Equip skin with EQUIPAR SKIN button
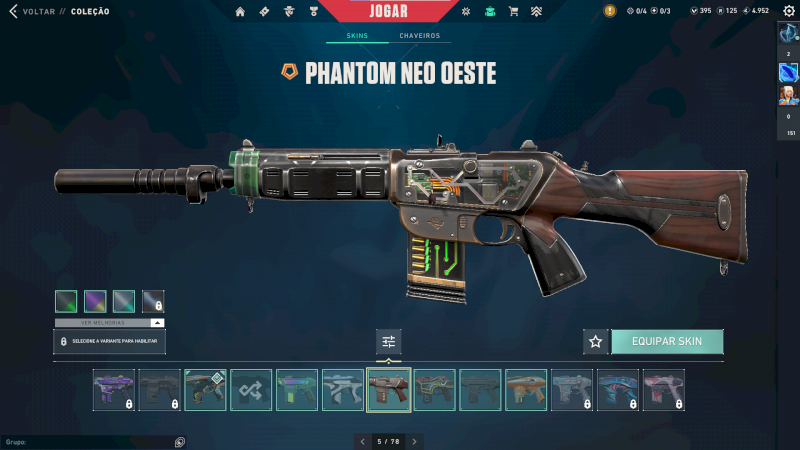Image resolution: width=800 pixels, height=450 pixels. pyautogui.click(x=667, y=341)
